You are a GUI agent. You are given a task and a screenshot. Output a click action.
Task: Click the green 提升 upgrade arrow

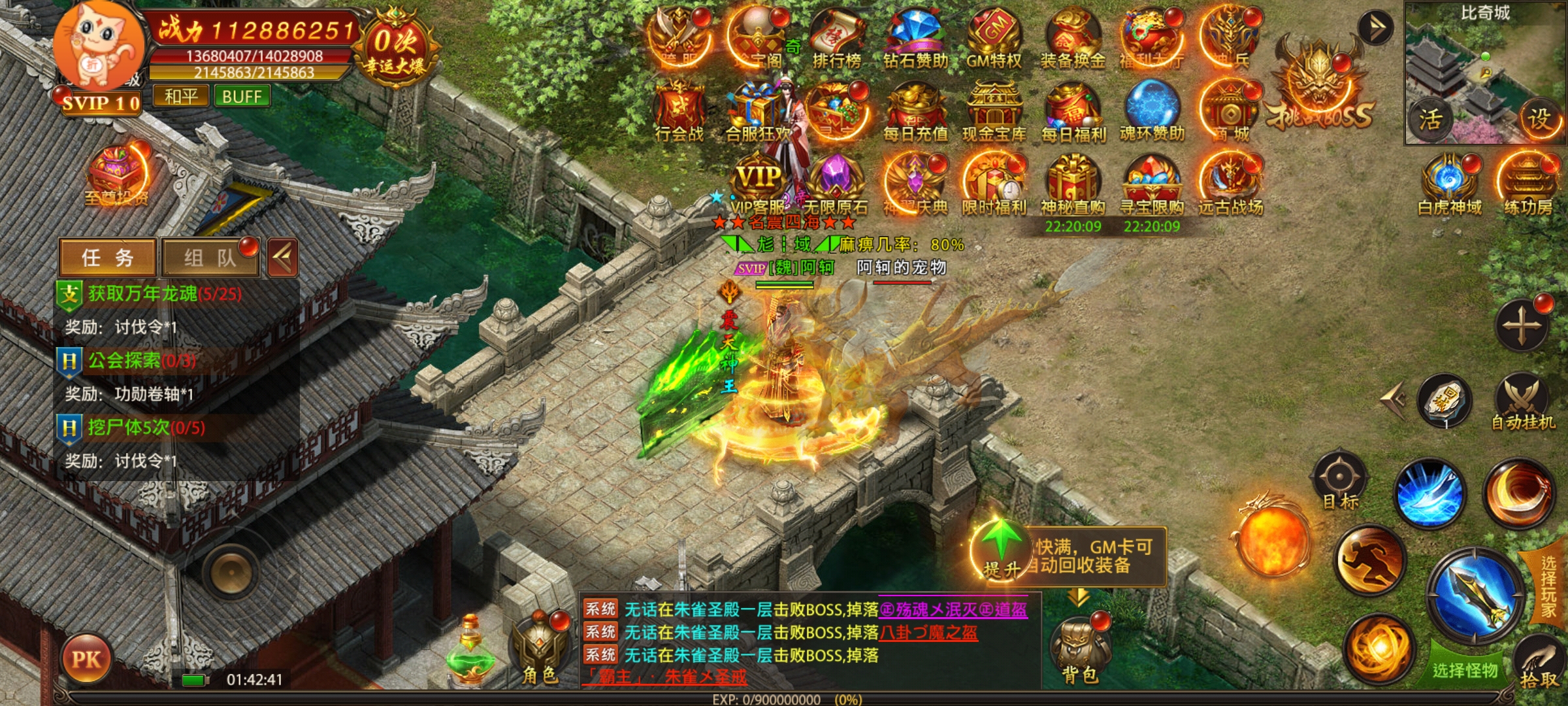(x=1000, y=548)
